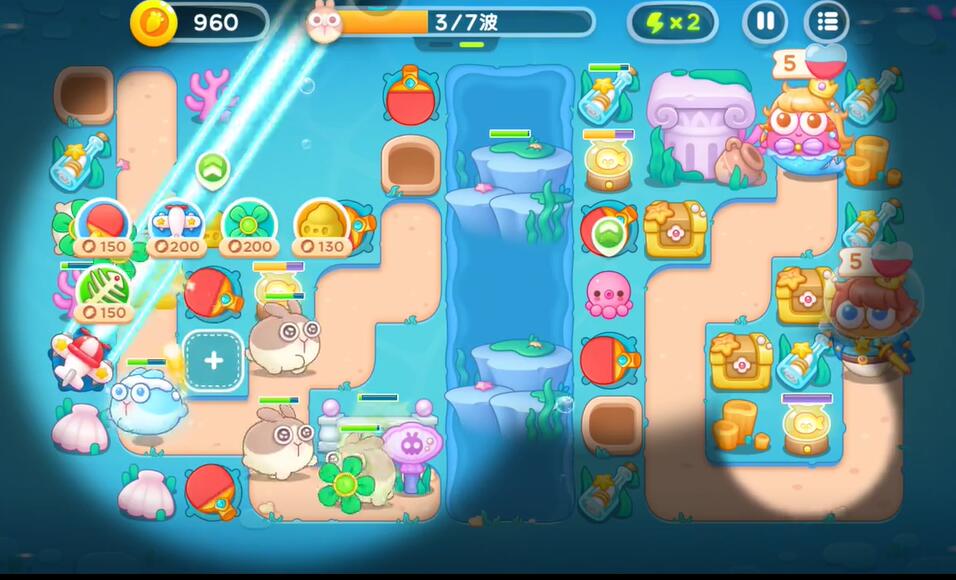Image resolution: width=956 pixels, height=580 pixels.
Task: Open the list menu button
Action: point(826,22)
